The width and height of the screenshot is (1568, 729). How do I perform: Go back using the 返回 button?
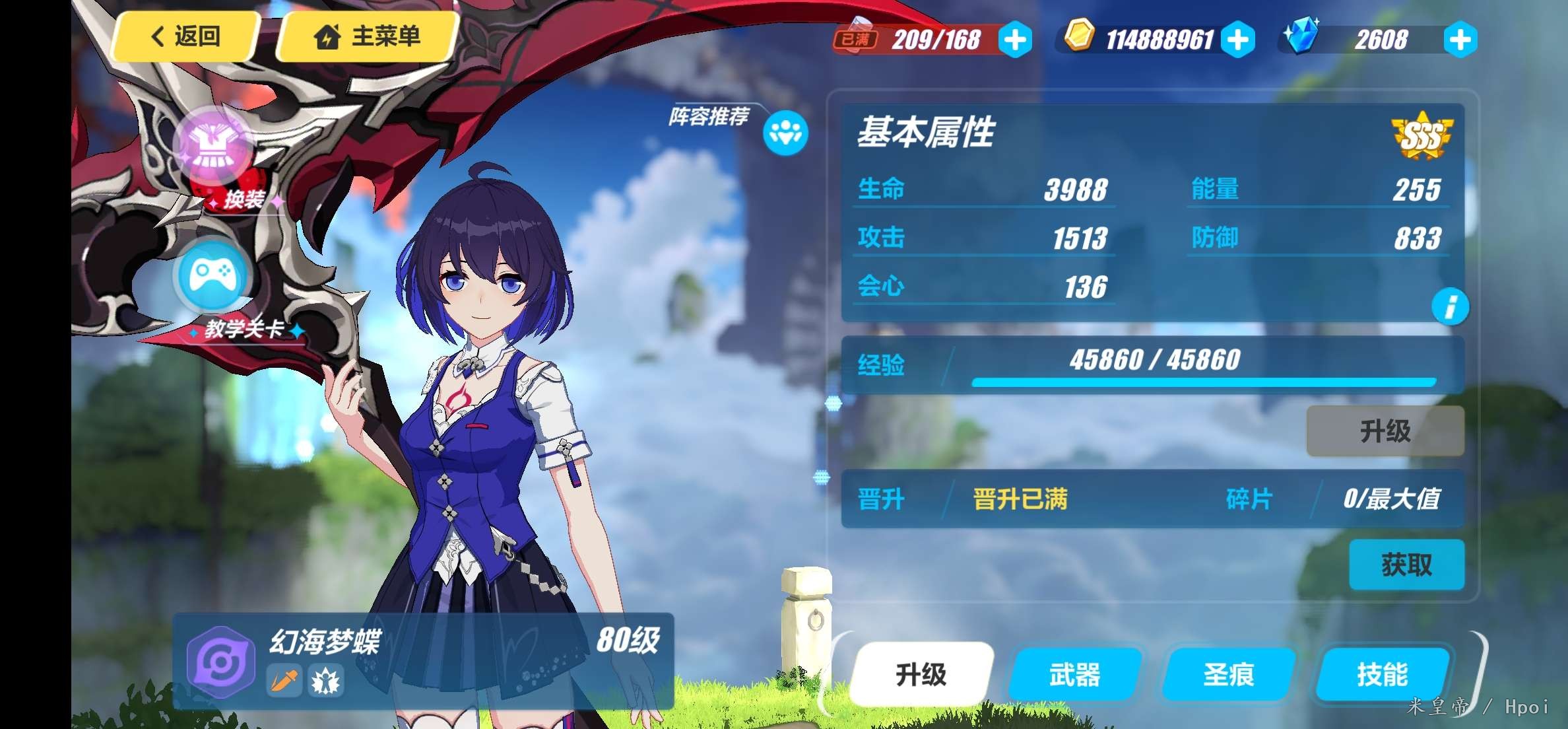click(x=186, y=36)
